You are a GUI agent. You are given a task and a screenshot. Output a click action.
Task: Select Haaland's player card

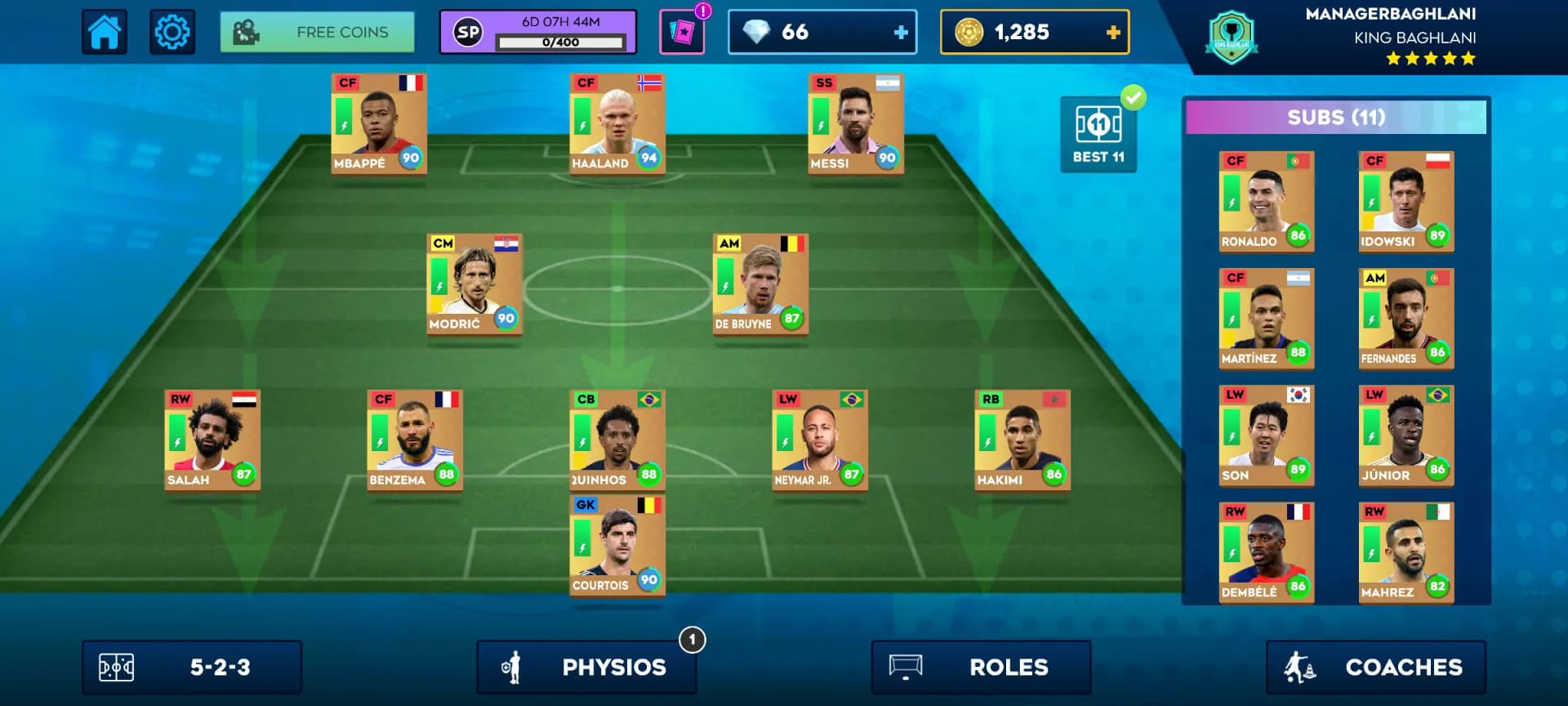(x=617, y=123)
